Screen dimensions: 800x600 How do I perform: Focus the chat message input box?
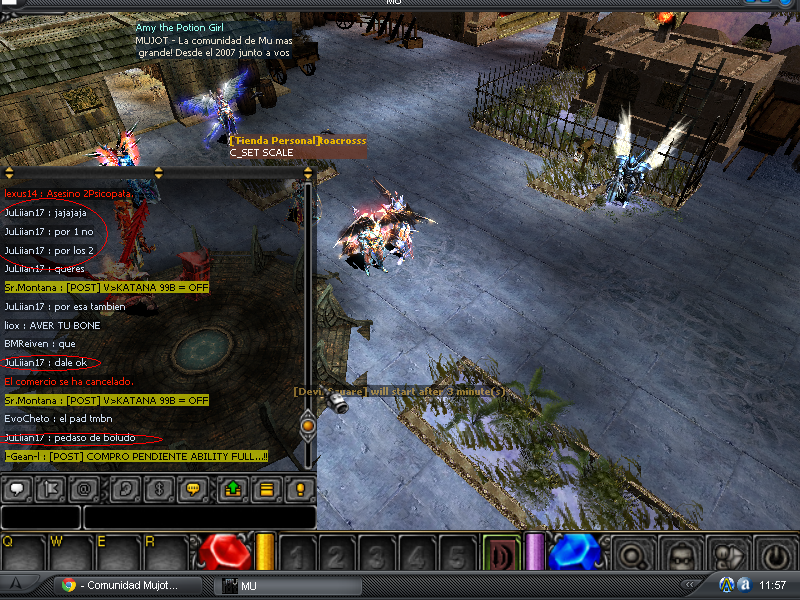[x=199, y=517]
